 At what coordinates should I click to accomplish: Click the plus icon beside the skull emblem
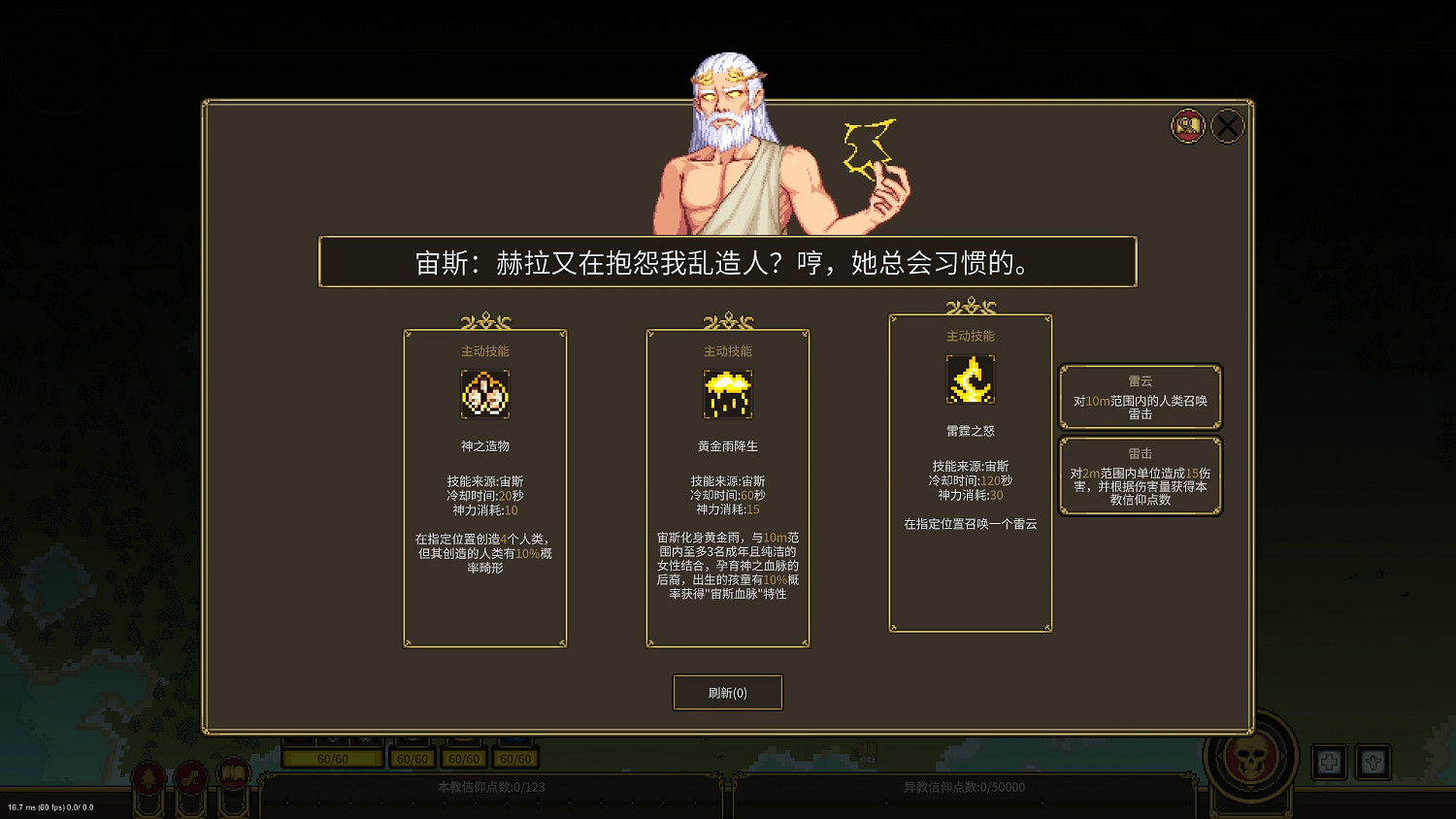click(x=1330, y=763)
